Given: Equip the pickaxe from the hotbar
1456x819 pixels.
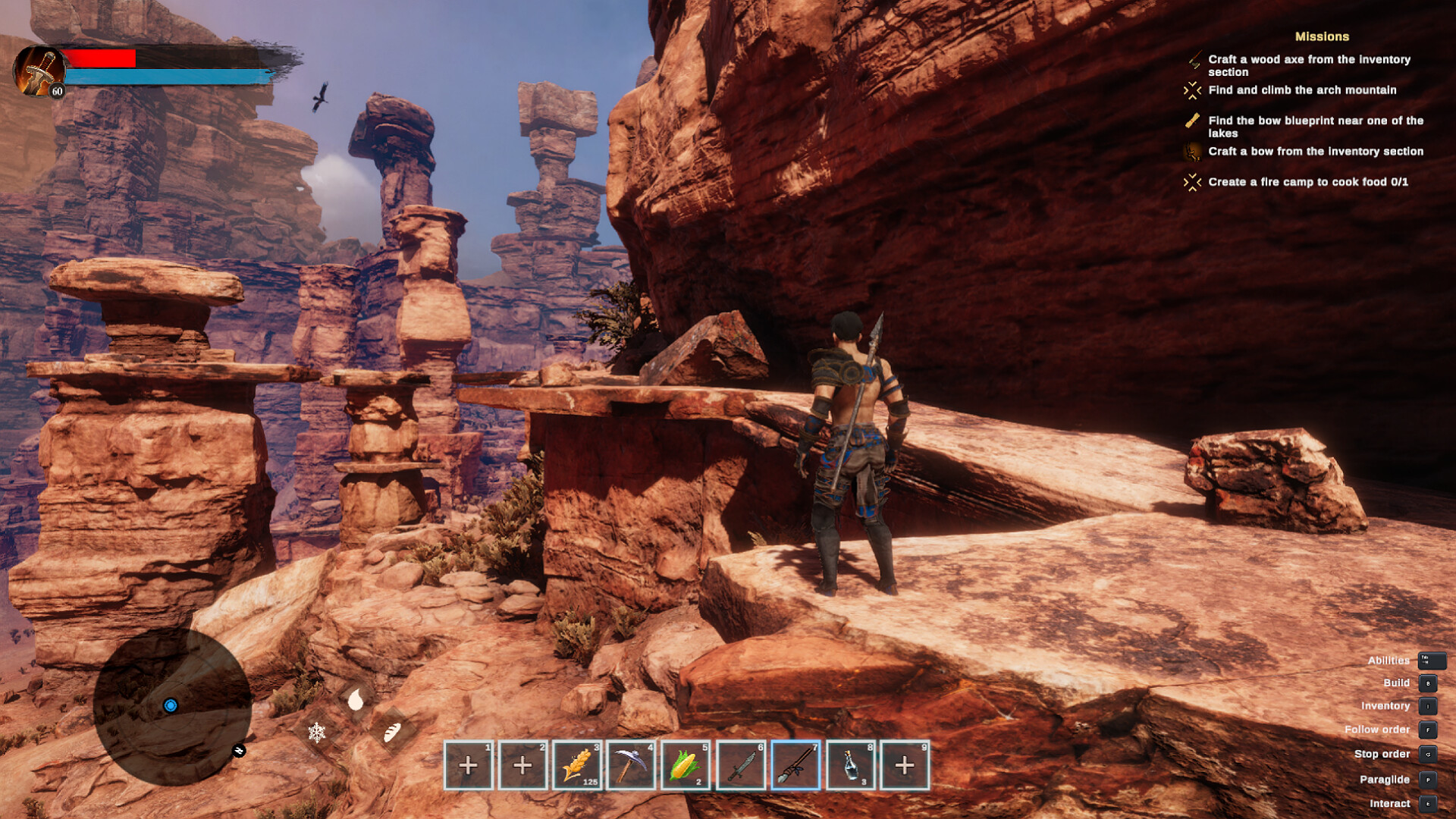Looking at the screenshot, I should [x=631, y=765].
